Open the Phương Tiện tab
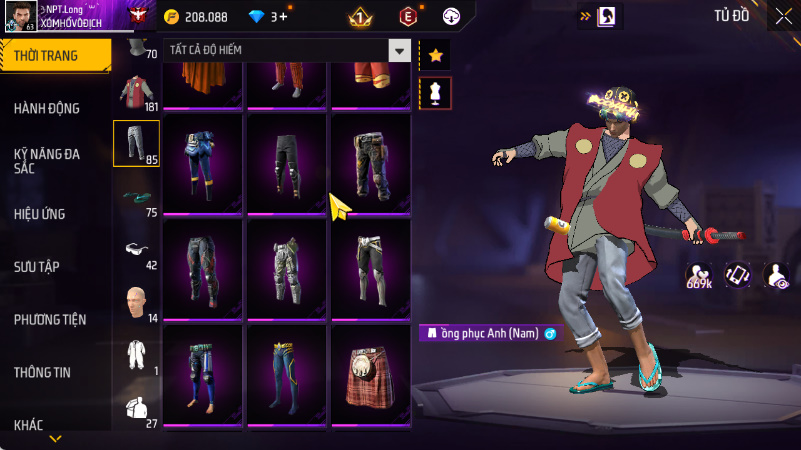Image resolution: width=801 pixels, height=450 pixels. pyautogui.click(x=50, y=320)
